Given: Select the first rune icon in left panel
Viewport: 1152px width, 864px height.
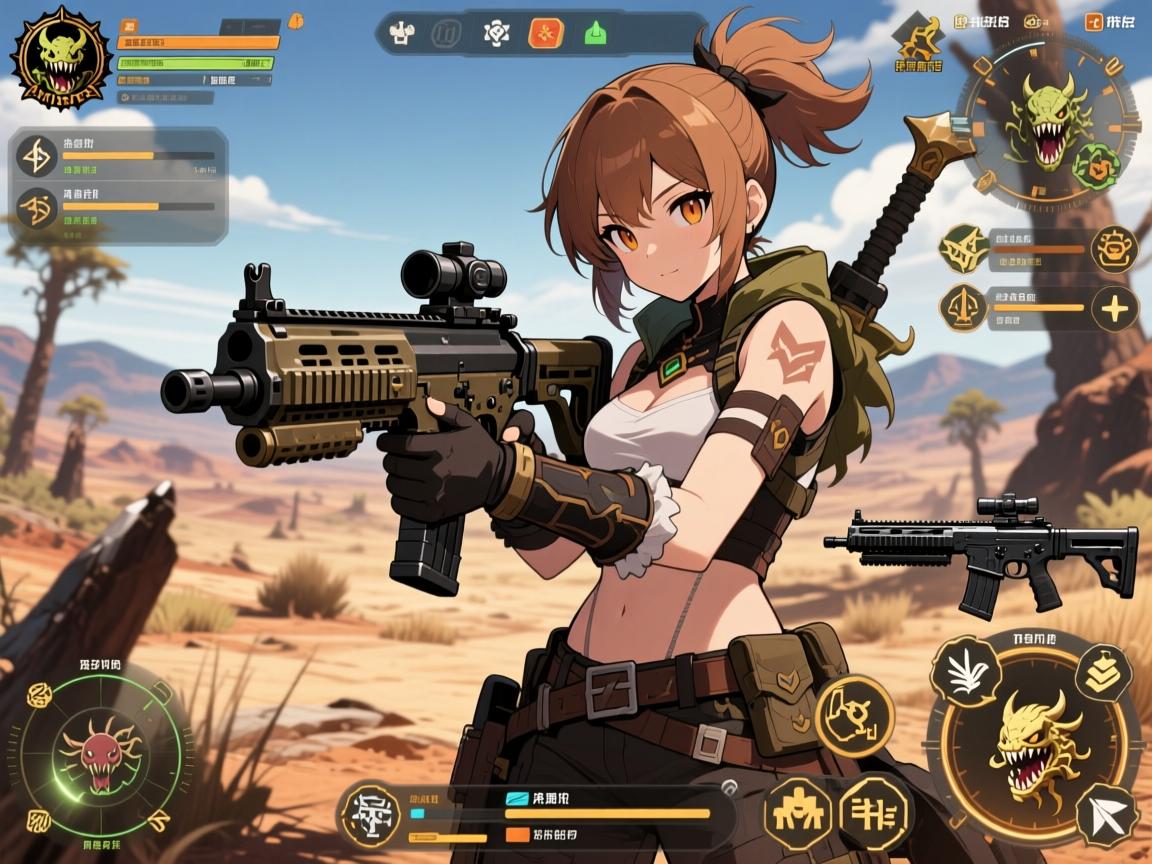Looking at the screenshot, I should 37,157.
